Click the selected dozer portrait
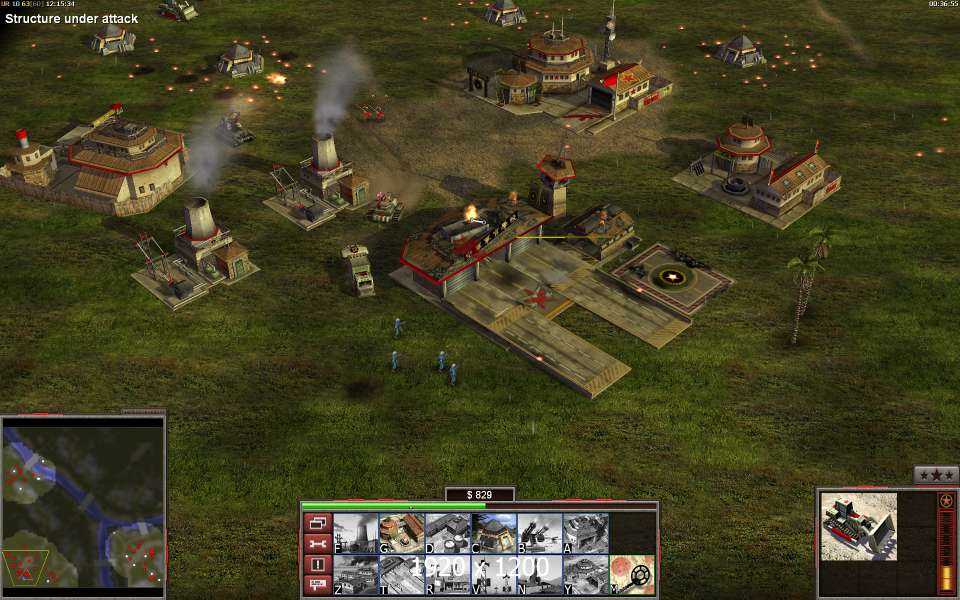The image size is (960, 600). click(x=859, y=526)
